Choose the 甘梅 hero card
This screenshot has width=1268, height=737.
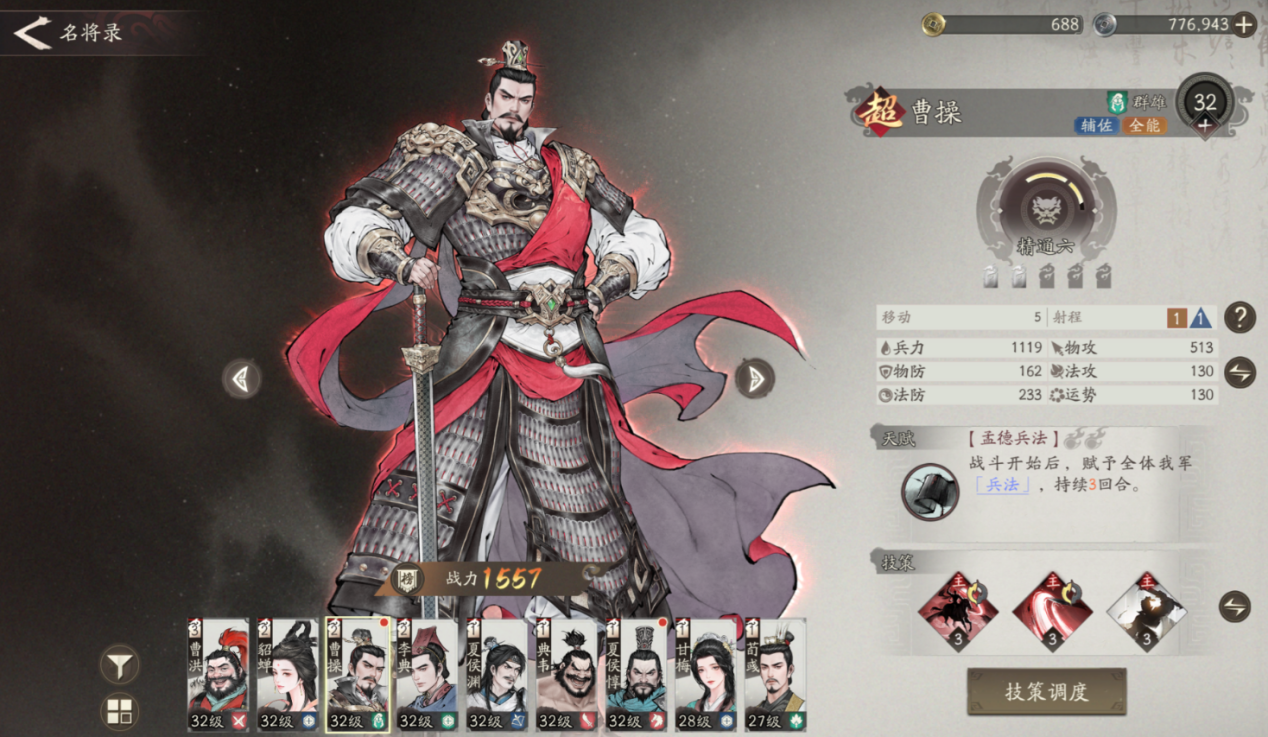point(706,674)
